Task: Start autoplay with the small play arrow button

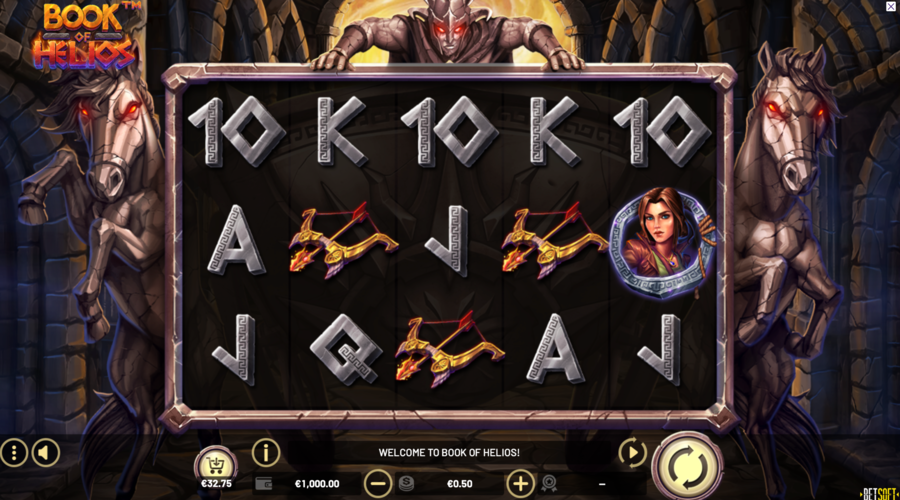Action: coord(632,453)
